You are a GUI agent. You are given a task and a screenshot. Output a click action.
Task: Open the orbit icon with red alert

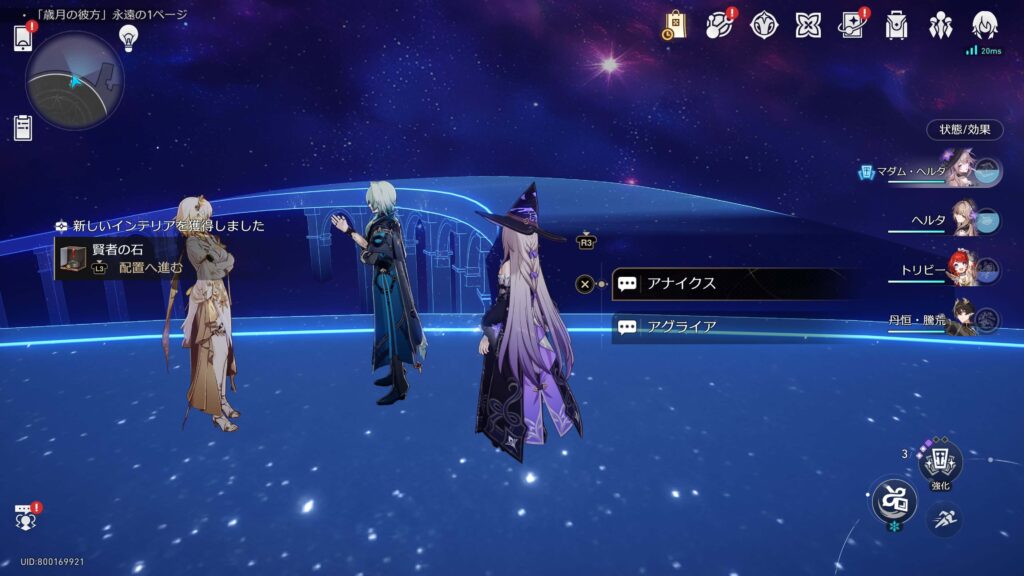coord(720,25)
